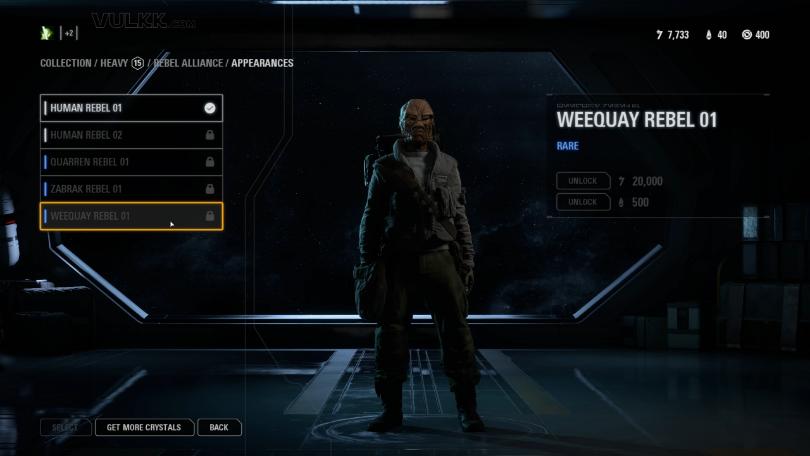Image resolution: width=810 pixels, height=456 pixels.
Task: Jump to Heavy in the breadcrumb
Action: [x=114, y=63]
